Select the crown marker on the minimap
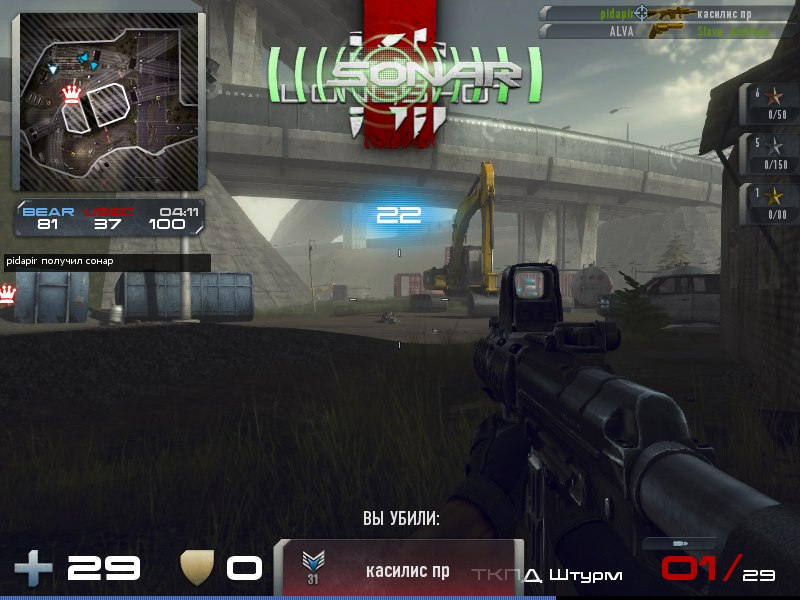The height and width of the screenshot is (600, 800). [x=71, y=95]
